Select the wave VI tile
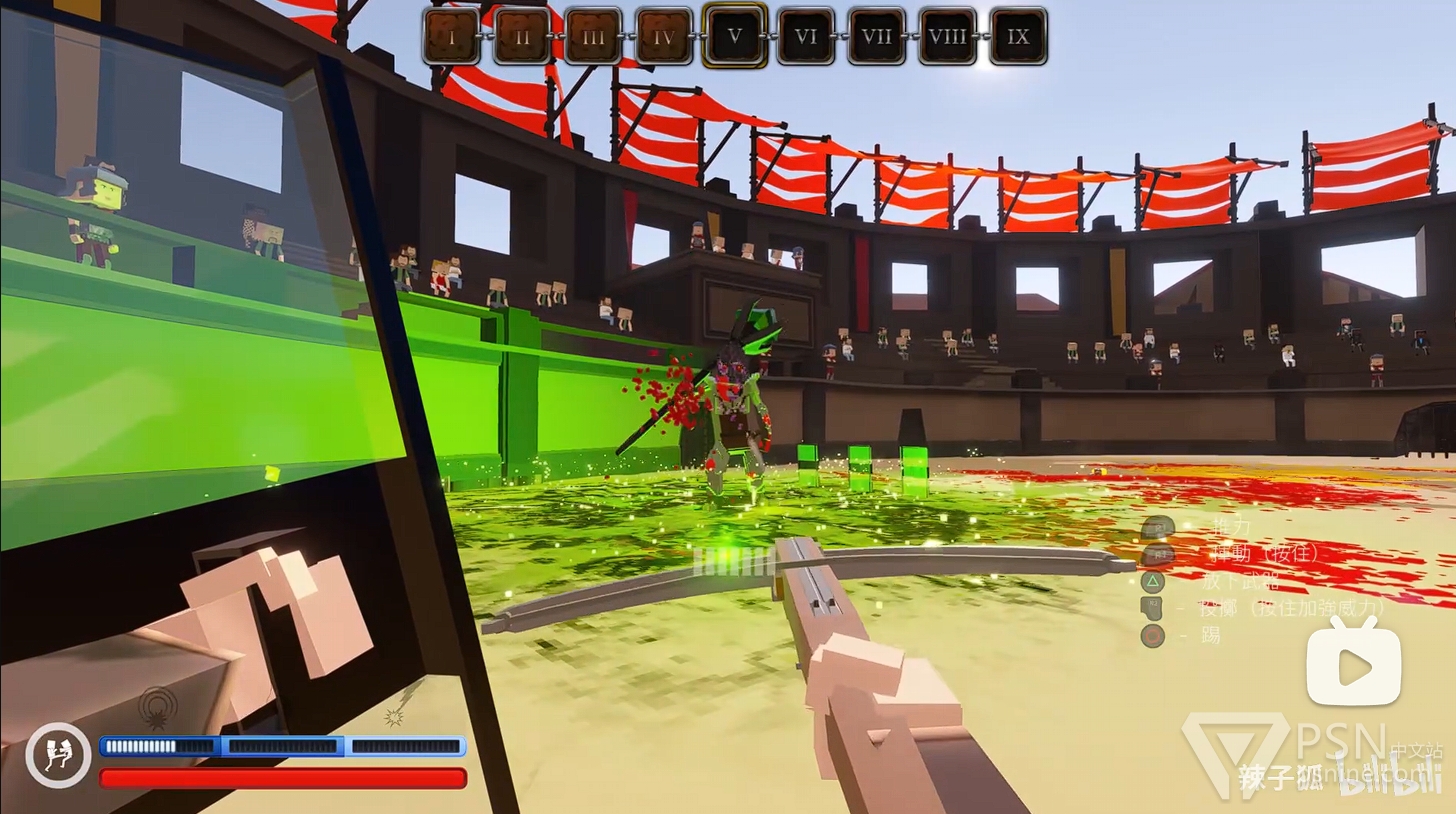The height and width of the screenshot is (814, 1456). 806,37
